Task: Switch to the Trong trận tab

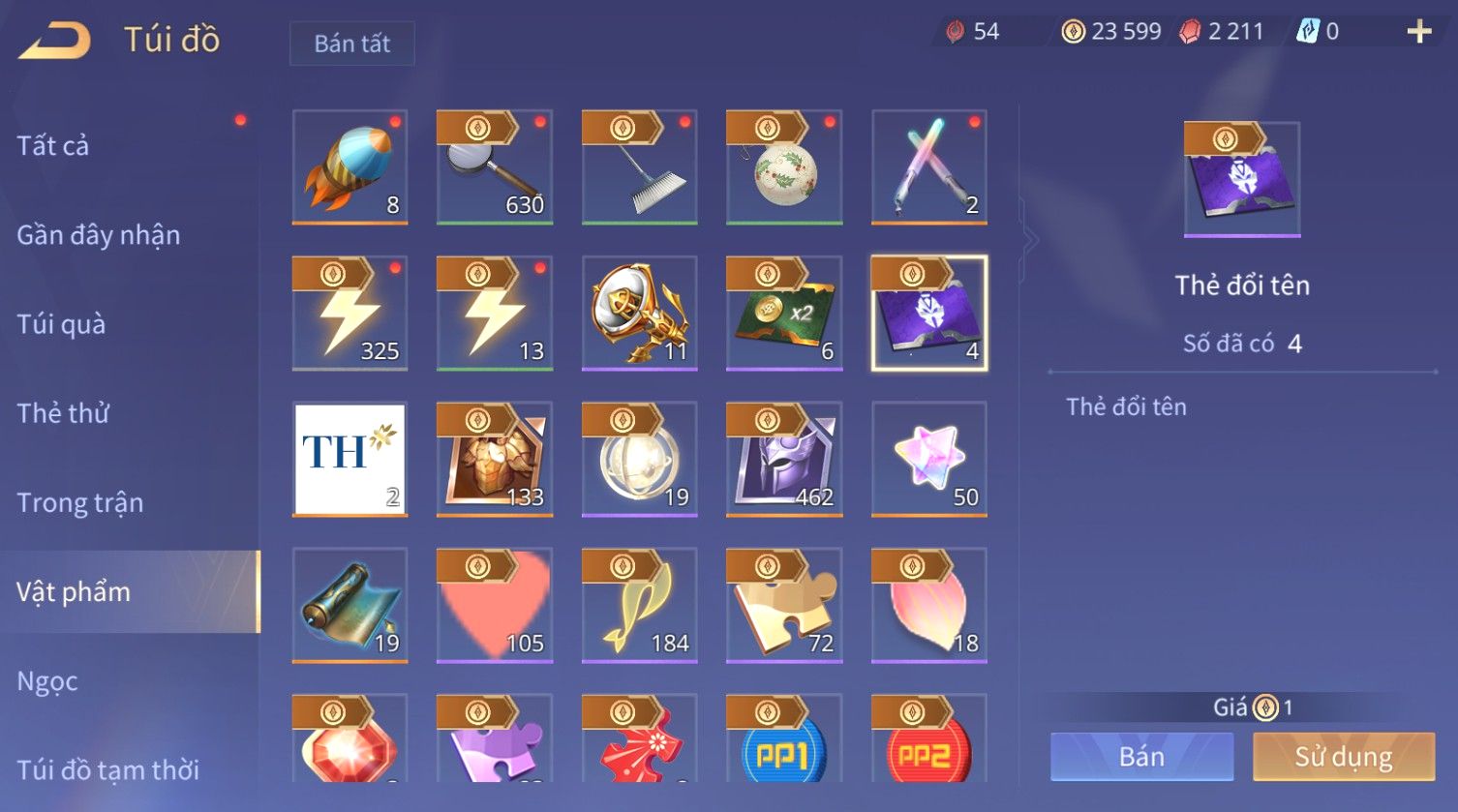Action: 80,503
